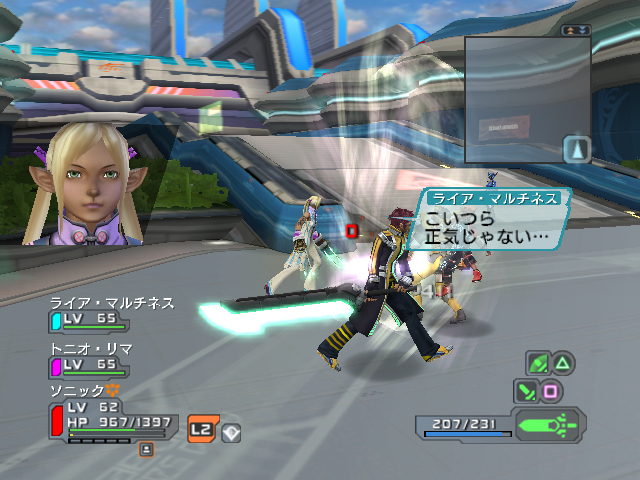Click the diamond item icon beside L2
This screenshot has height=480, width=640.
[x=229, y=431]
